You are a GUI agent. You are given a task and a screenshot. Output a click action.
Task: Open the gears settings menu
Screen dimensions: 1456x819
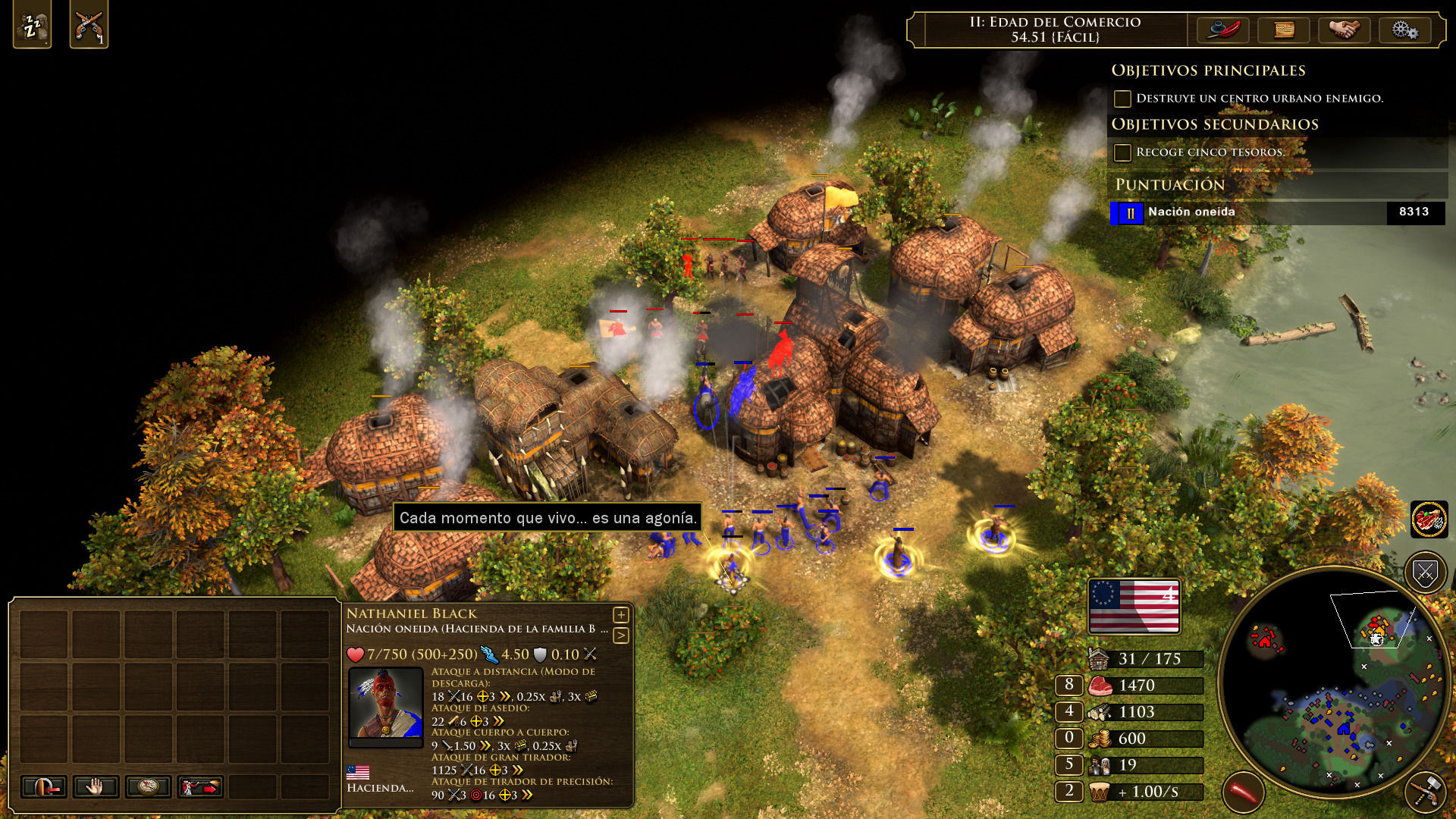pyautogui.click(x=1404, y=30)
